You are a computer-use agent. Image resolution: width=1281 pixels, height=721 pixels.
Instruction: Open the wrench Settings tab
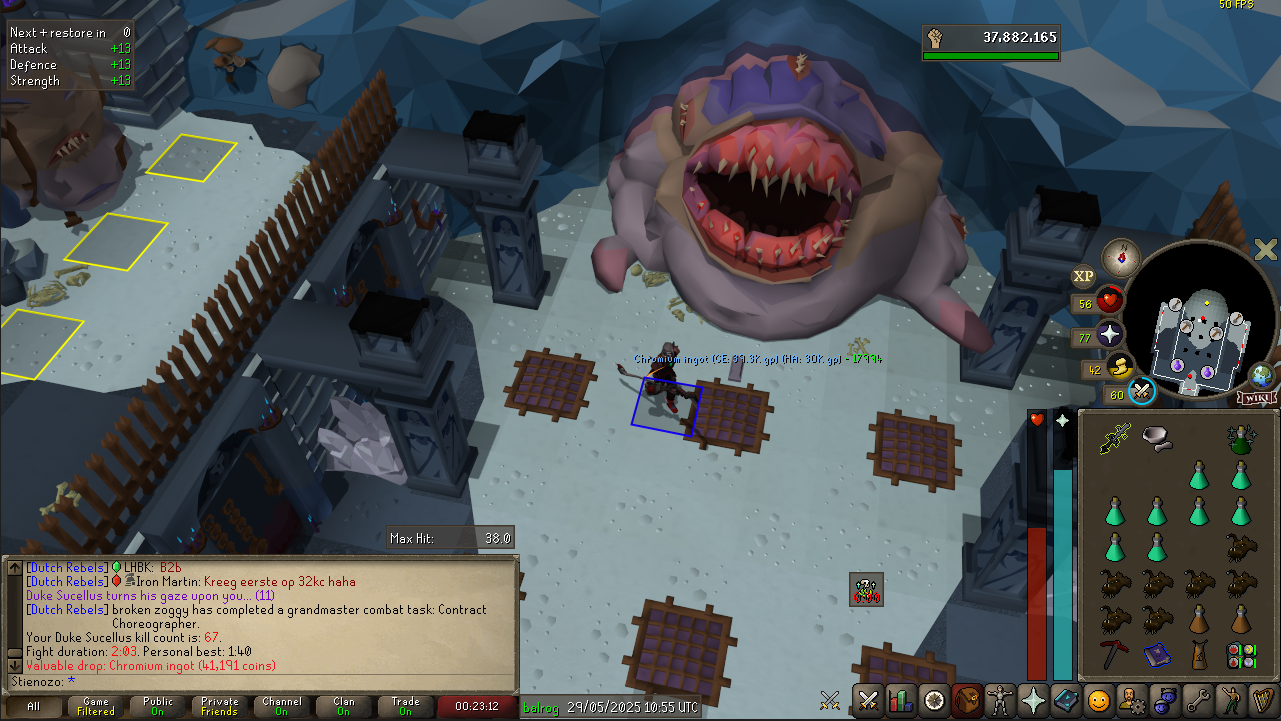click(x=1198, y=700)
